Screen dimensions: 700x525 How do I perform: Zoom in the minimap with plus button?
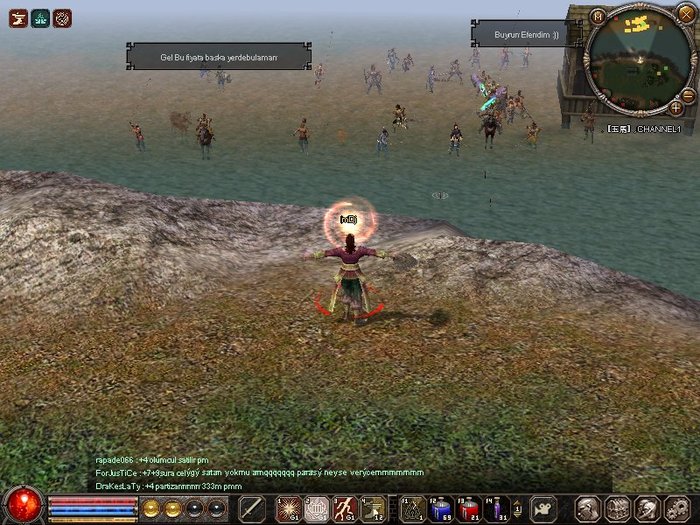(676, 107)
